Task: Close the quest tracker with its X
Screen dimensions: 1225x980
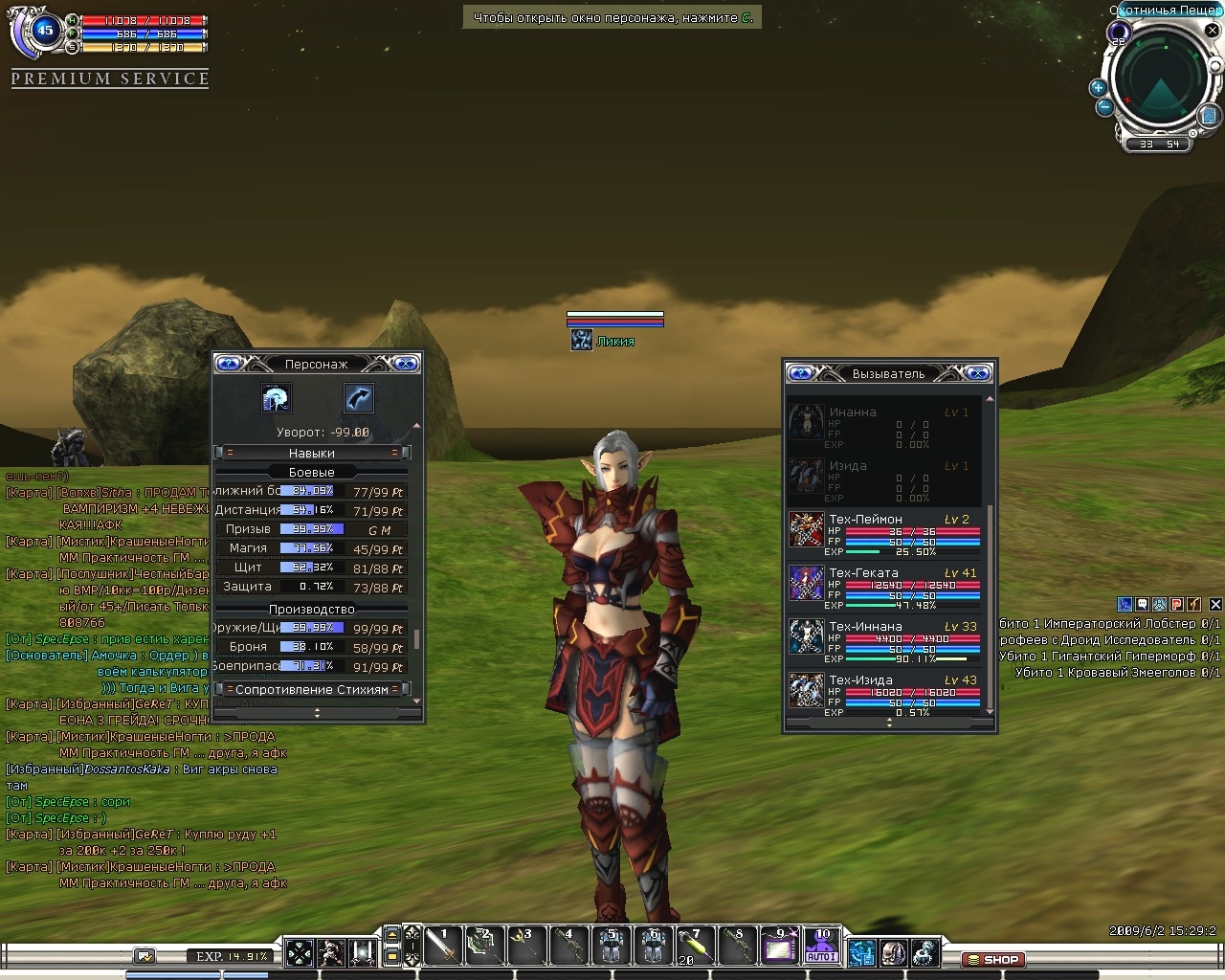Action: pyautogui.click(x=1215, y=605)
